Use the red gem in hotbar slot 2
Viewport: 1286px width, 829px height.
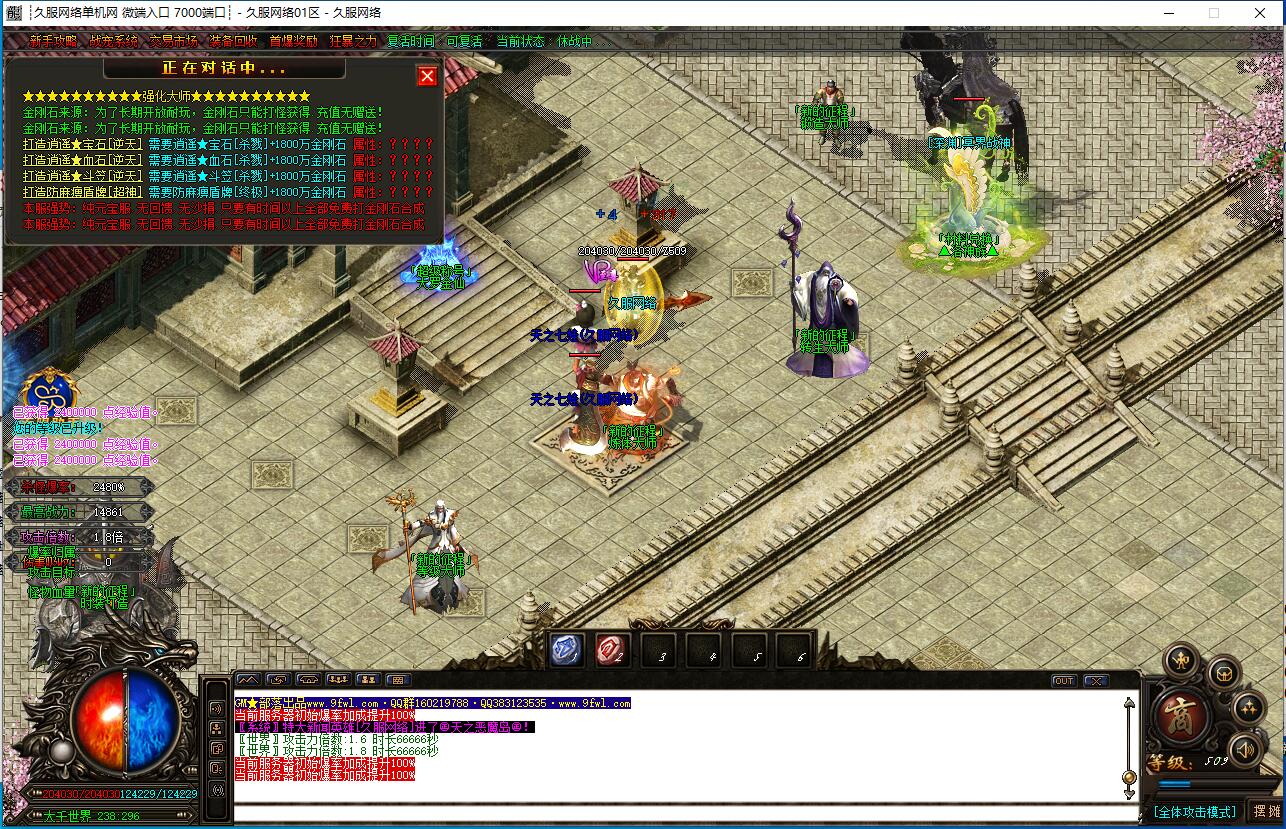[611, 650]
